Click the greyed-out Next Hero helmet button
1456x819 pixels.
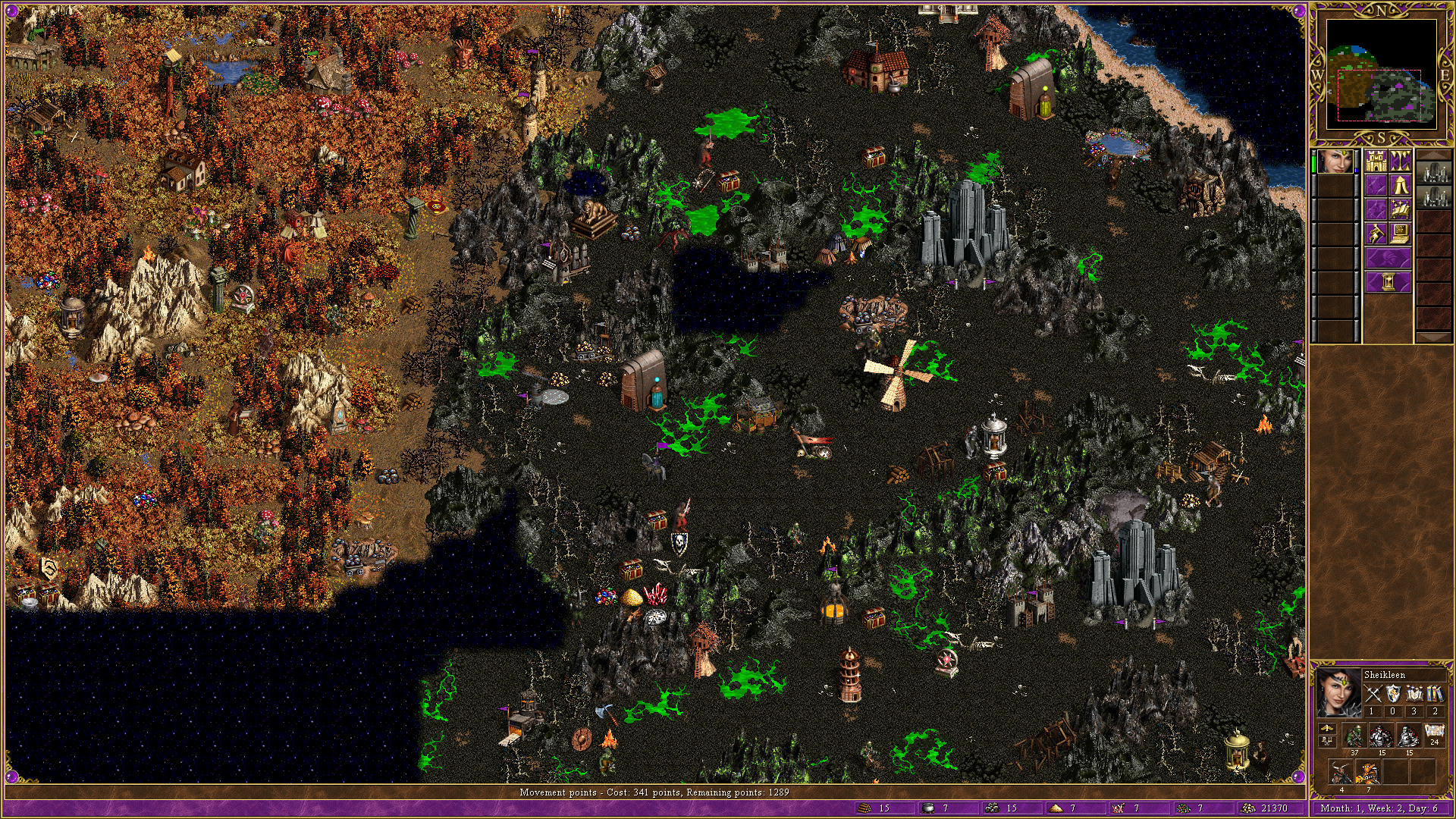(x=1388, y=258)
